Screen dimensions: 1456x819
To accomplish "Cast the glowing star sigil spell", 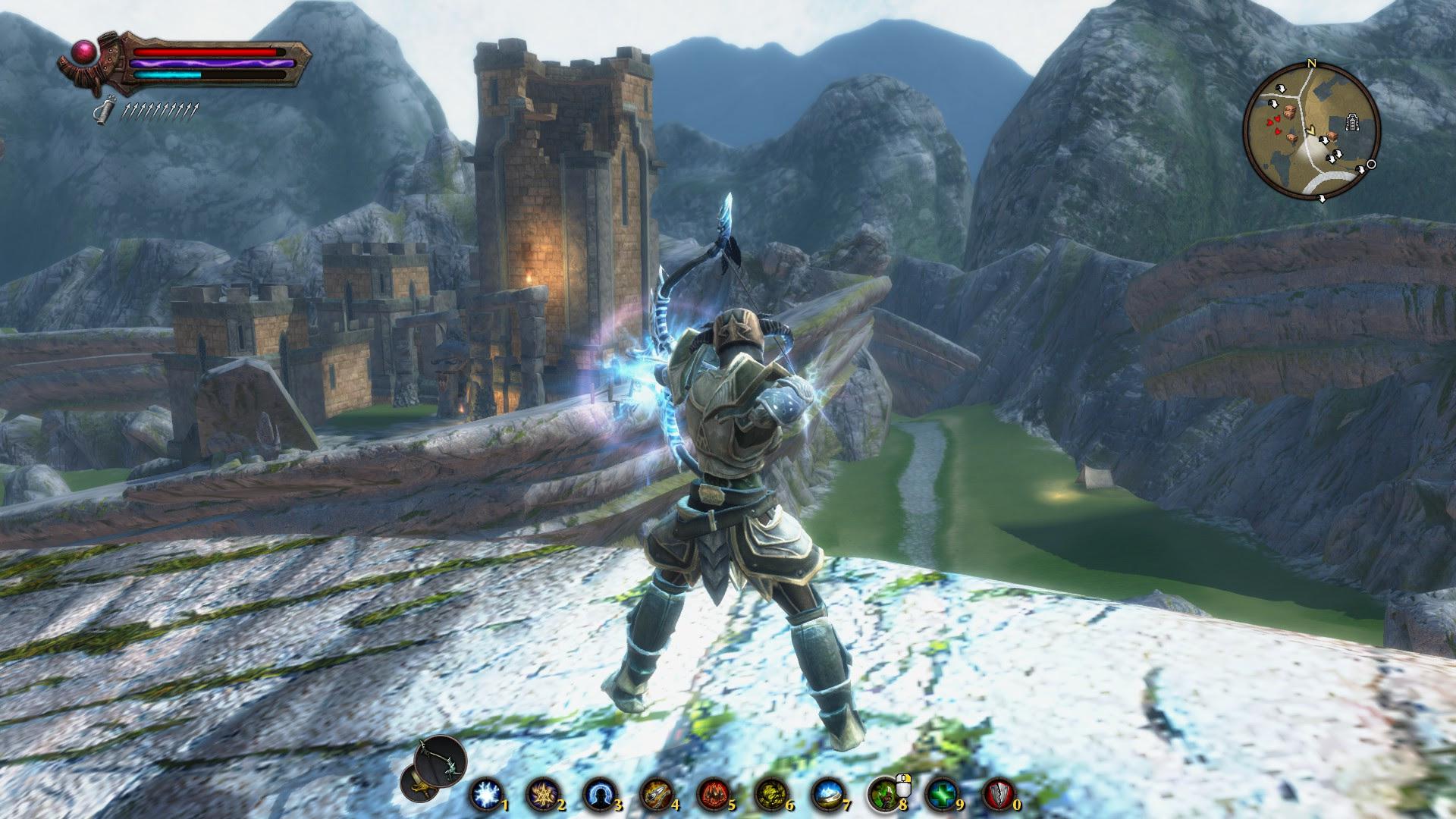I will point(541,795).
